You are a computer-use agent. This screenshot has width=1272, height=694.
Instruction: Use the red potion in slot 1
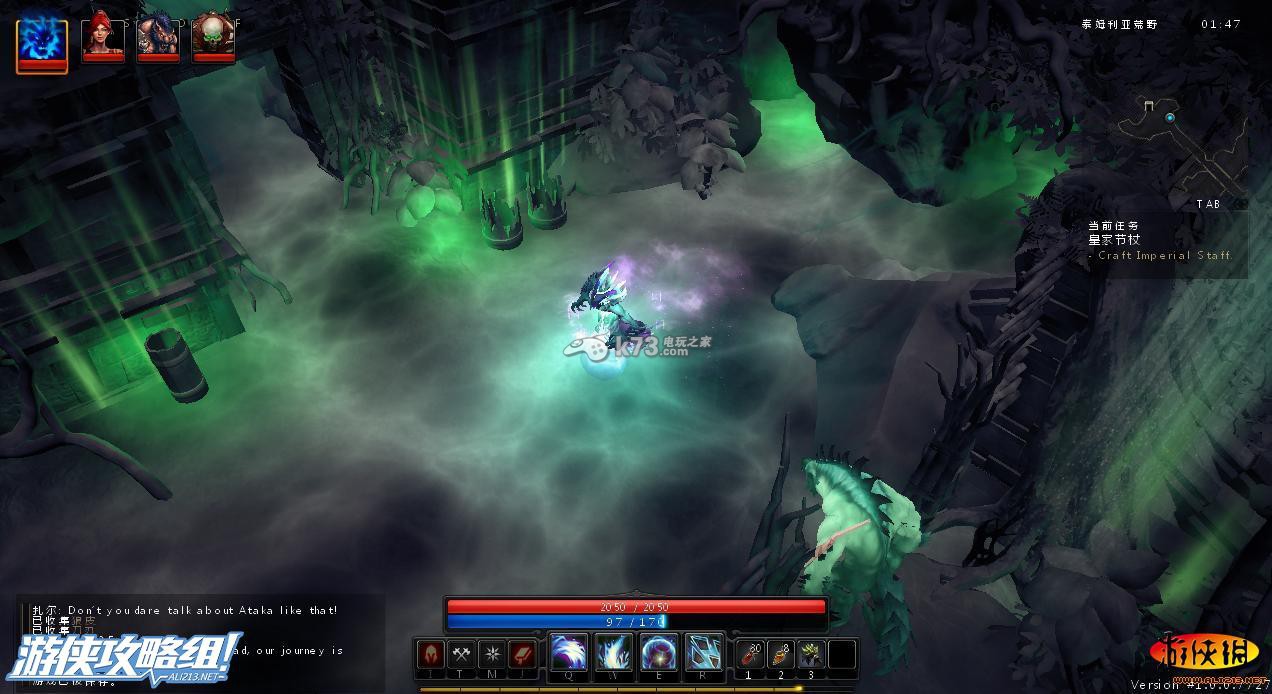click(750, 654)
